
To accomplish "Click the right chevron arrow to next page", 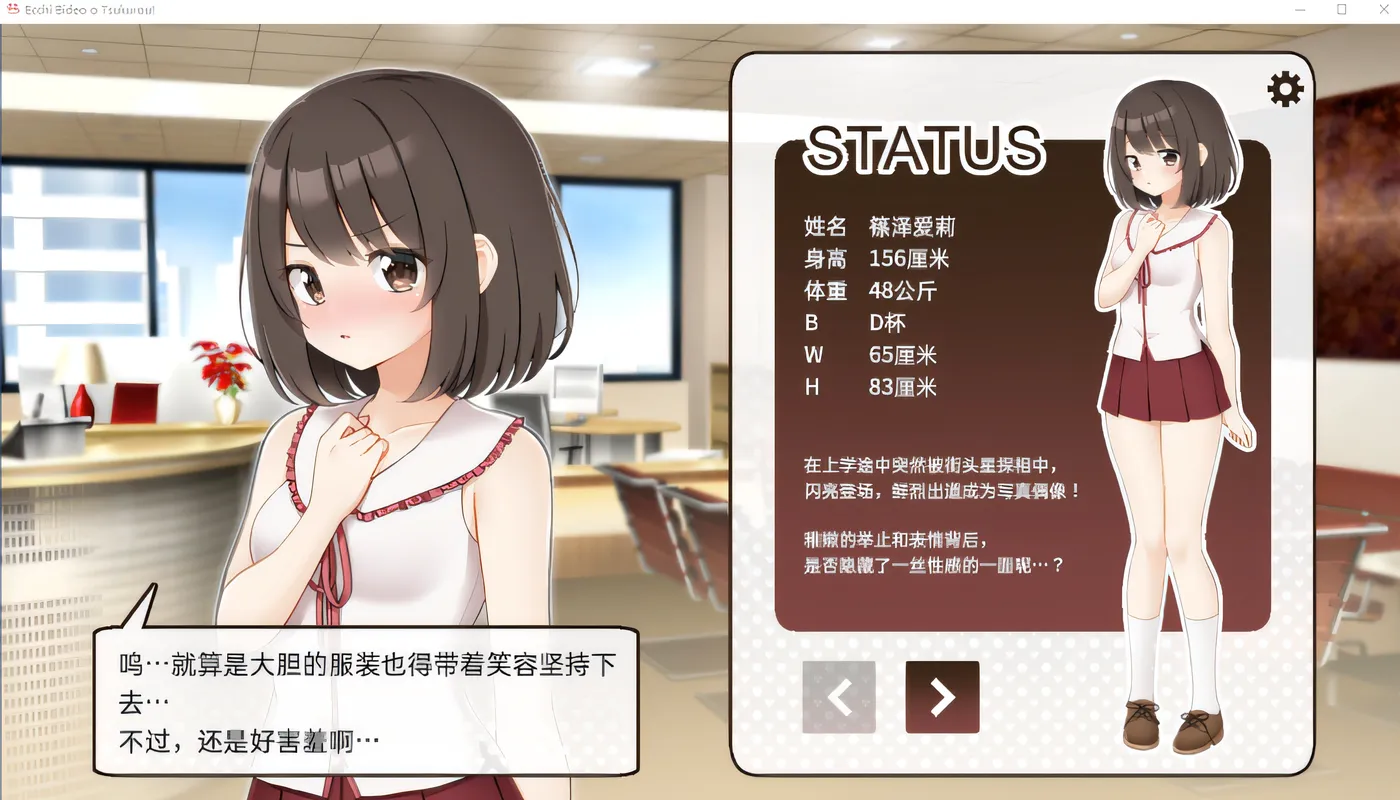I will 941,697.
